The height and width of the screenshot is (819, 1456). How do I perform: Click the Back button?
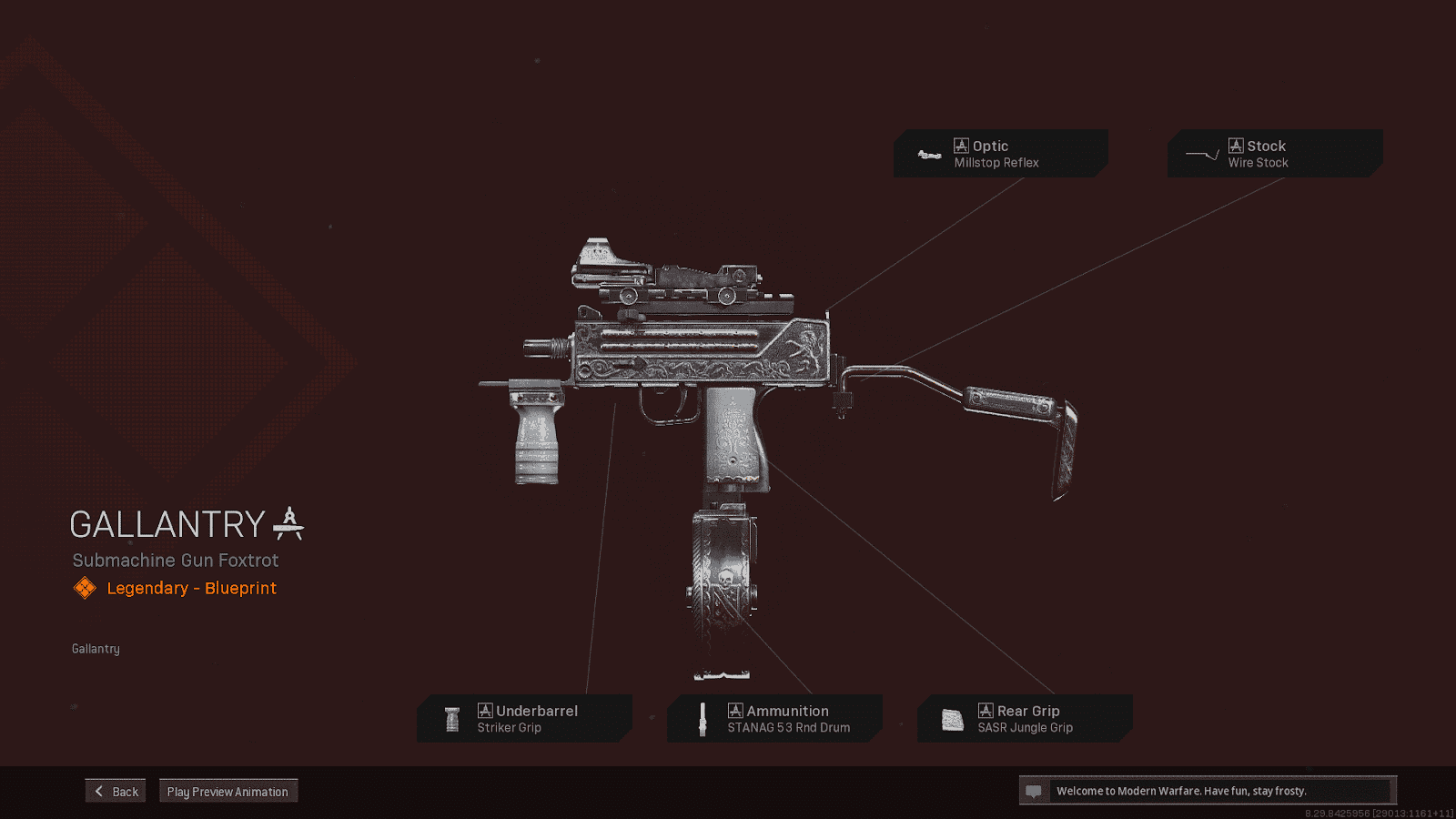[115, 790]
